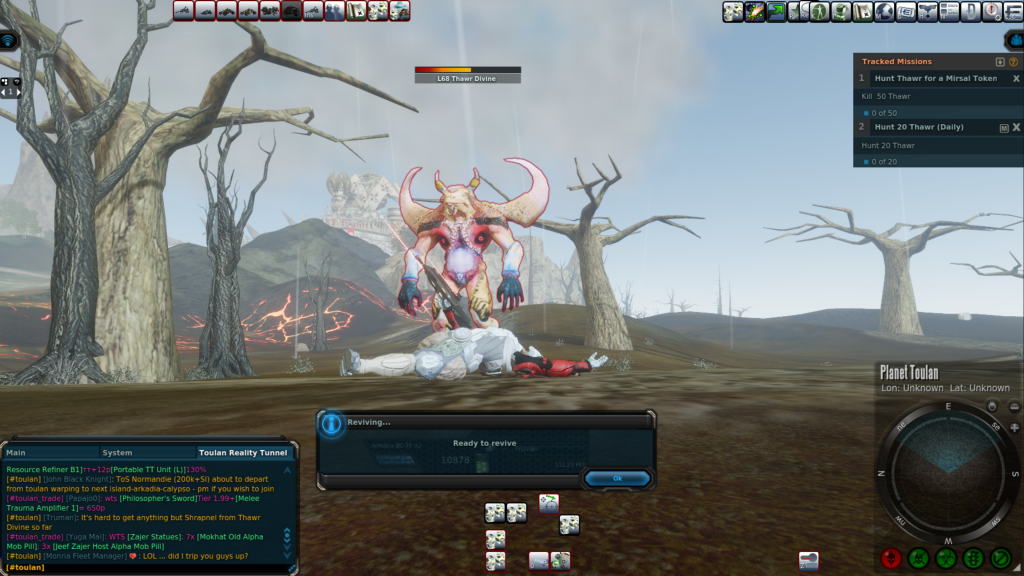Open the globe planet map icon
Image resolution: width=1024 pixels, height=576 pixels.
tap(884, 11)
